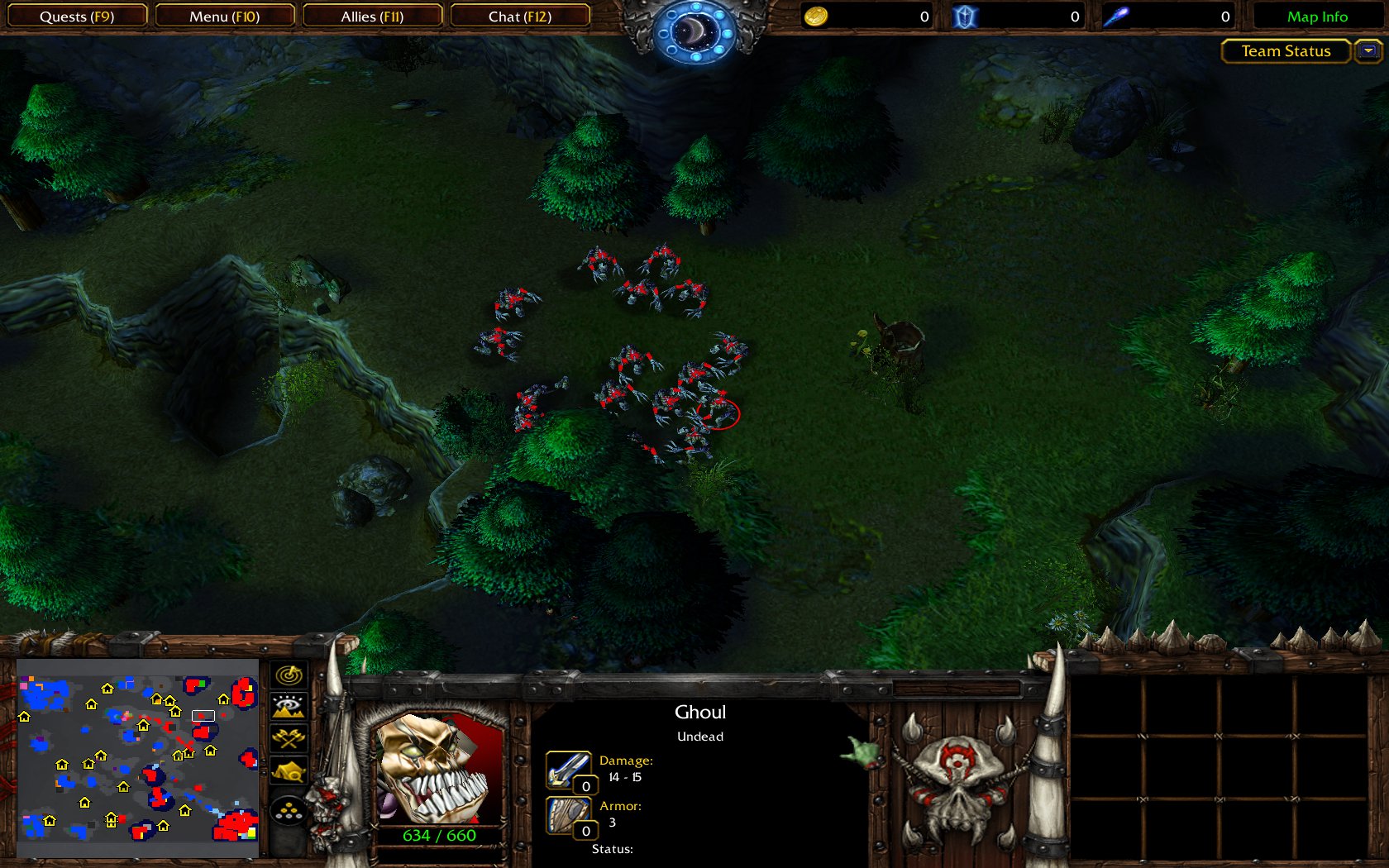
Task: Toggle minimap terrain display eye icon
Action: pyautogui.click(x=289, y=706)
